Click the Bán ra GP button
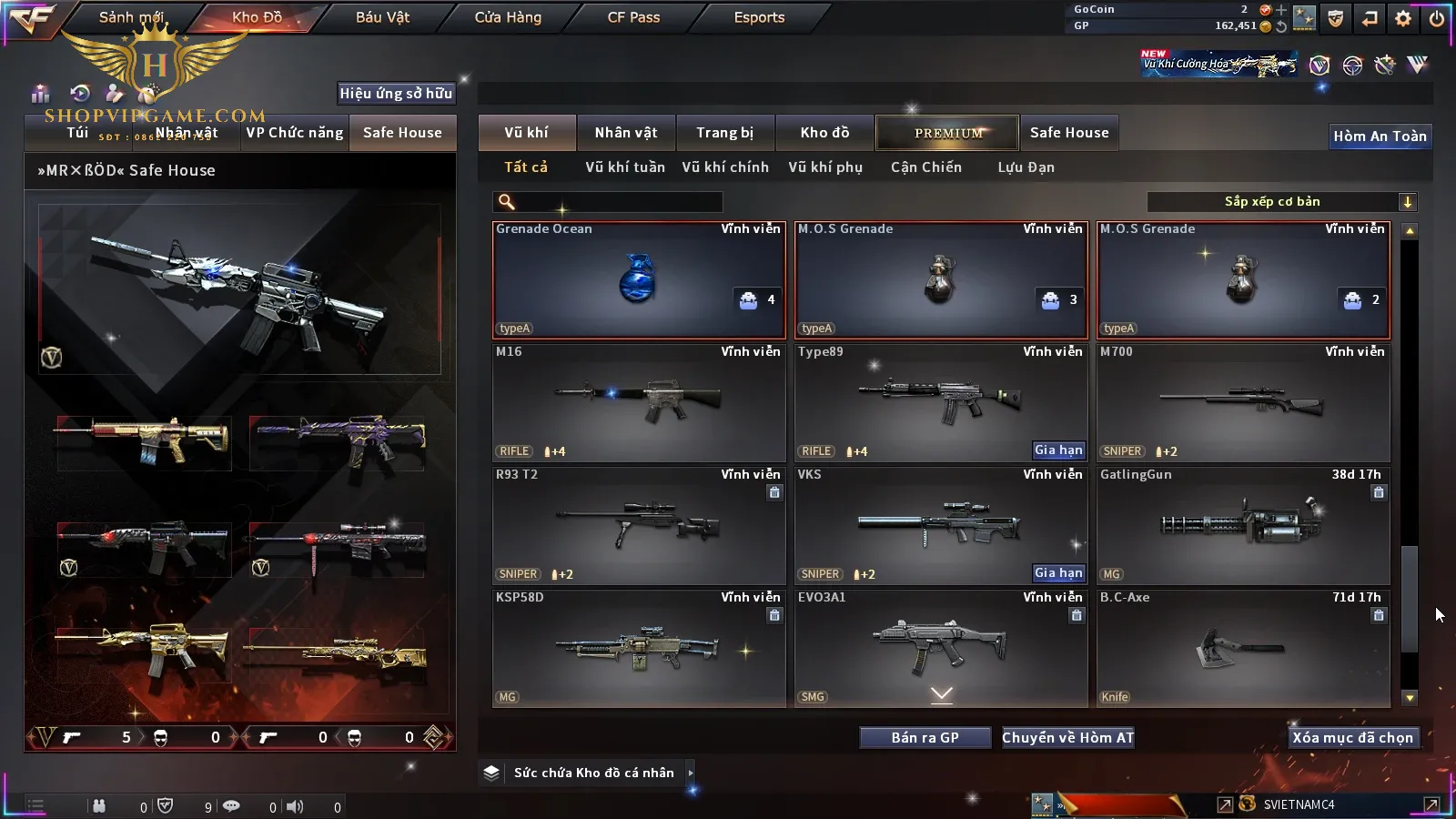 (x=925, y=738)
